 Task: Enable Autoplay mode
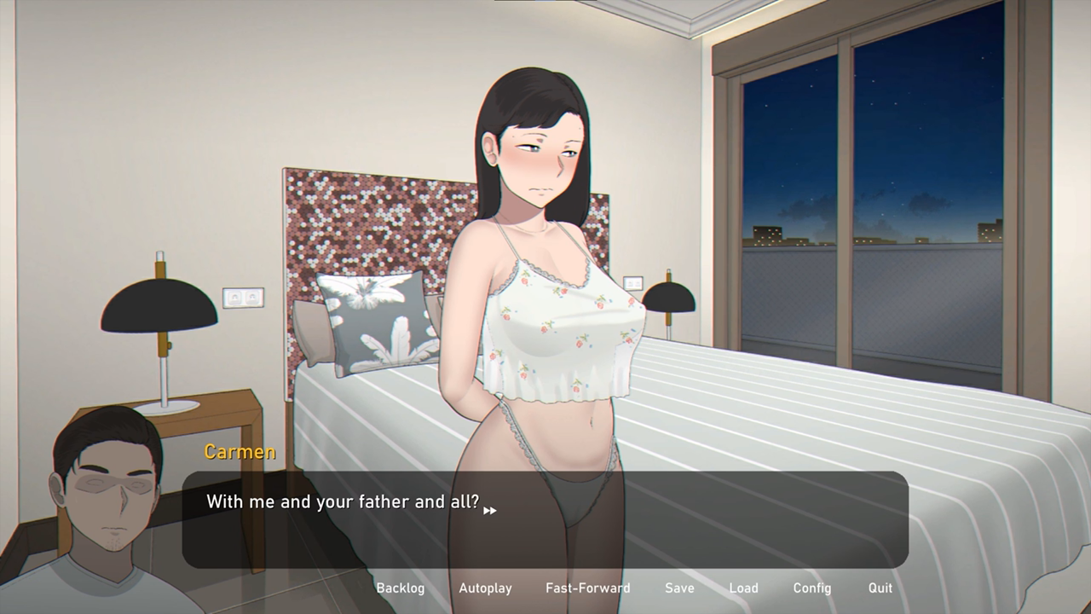[x=485, y=588]
